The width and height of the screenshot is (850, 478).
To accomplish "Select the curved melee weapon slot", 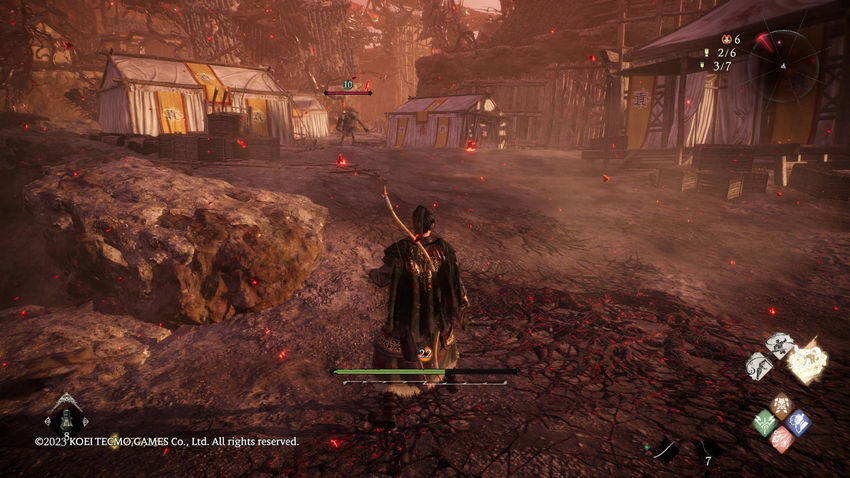I will pyautogui.click(x=665, y=450).
